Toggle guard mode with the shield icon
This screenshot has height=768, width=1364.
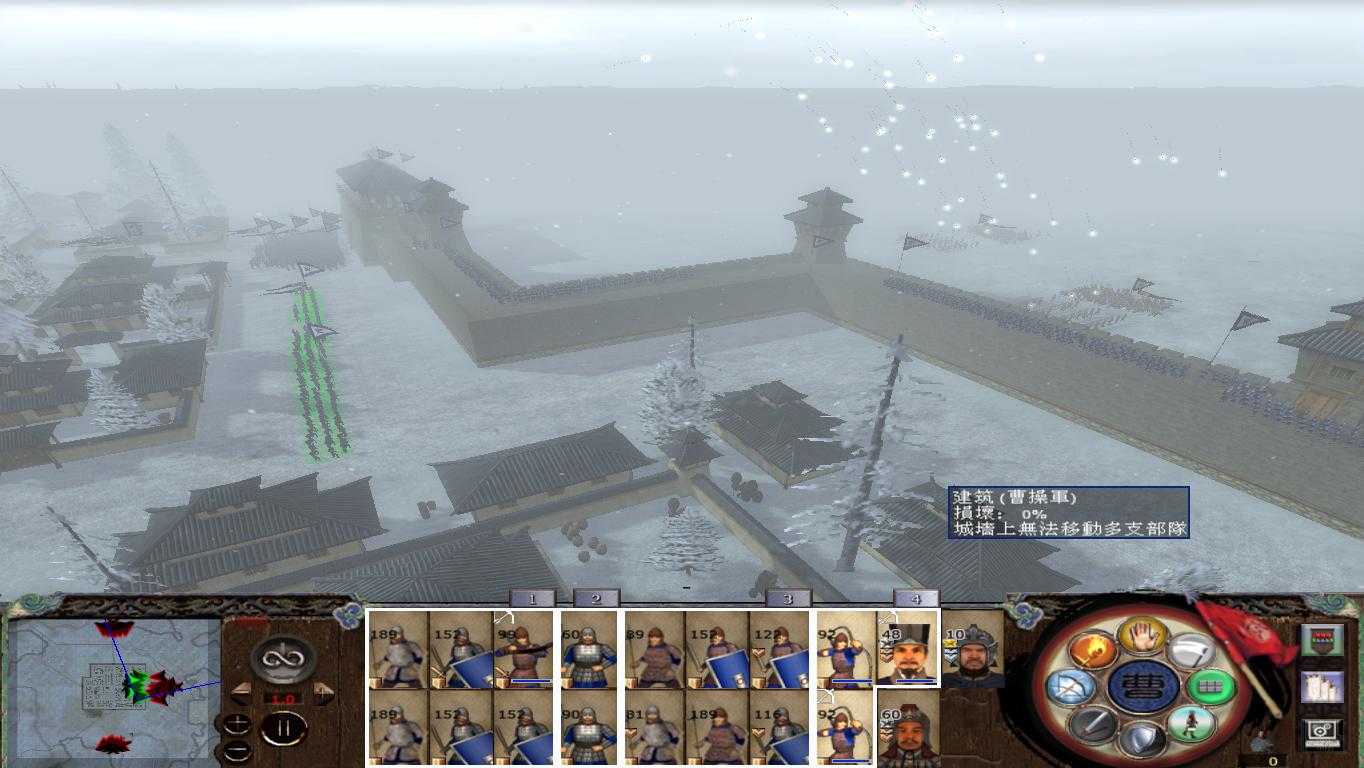click(1144, 736)
